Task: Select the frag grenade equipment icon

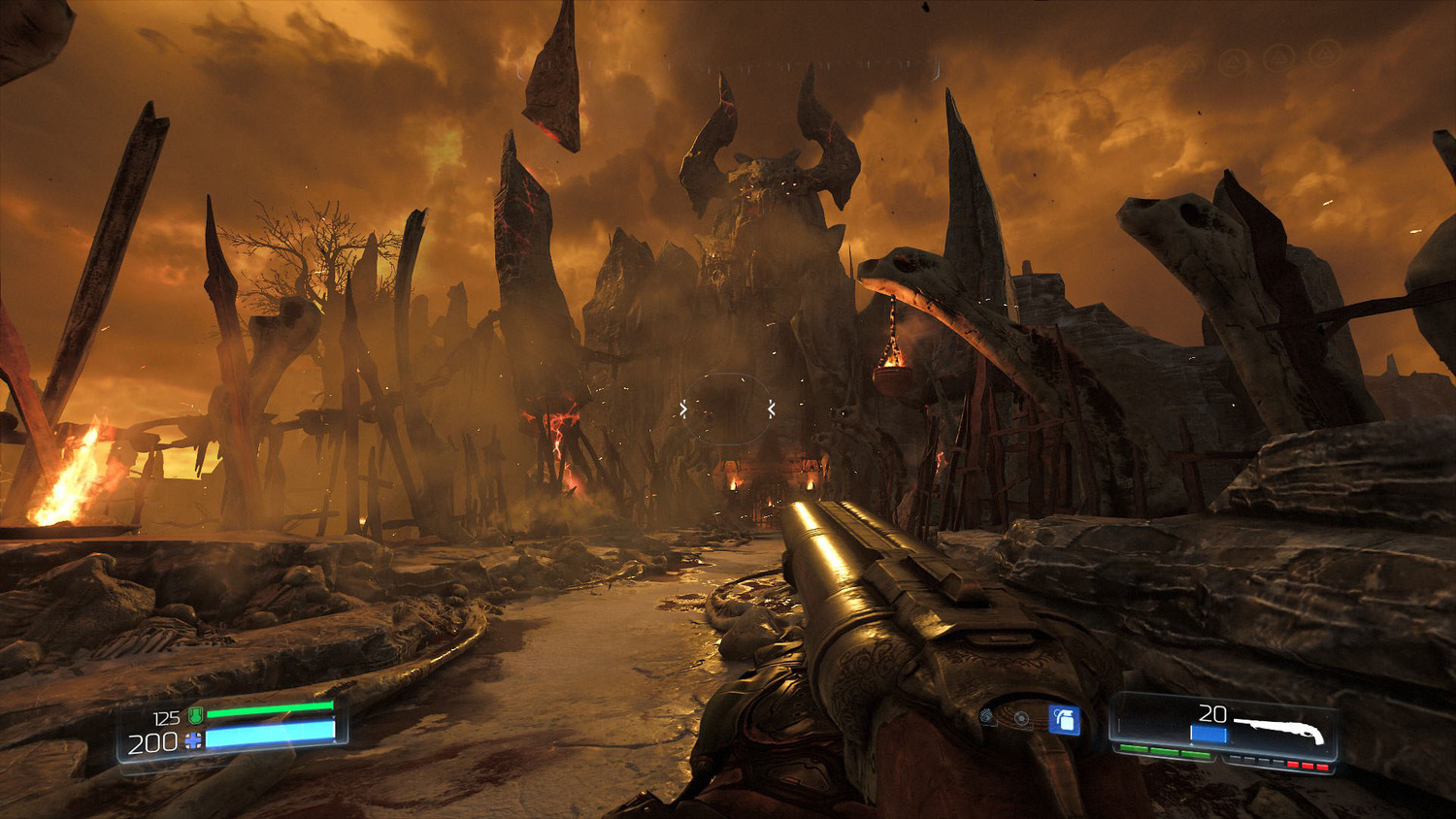Action: 1064,720
